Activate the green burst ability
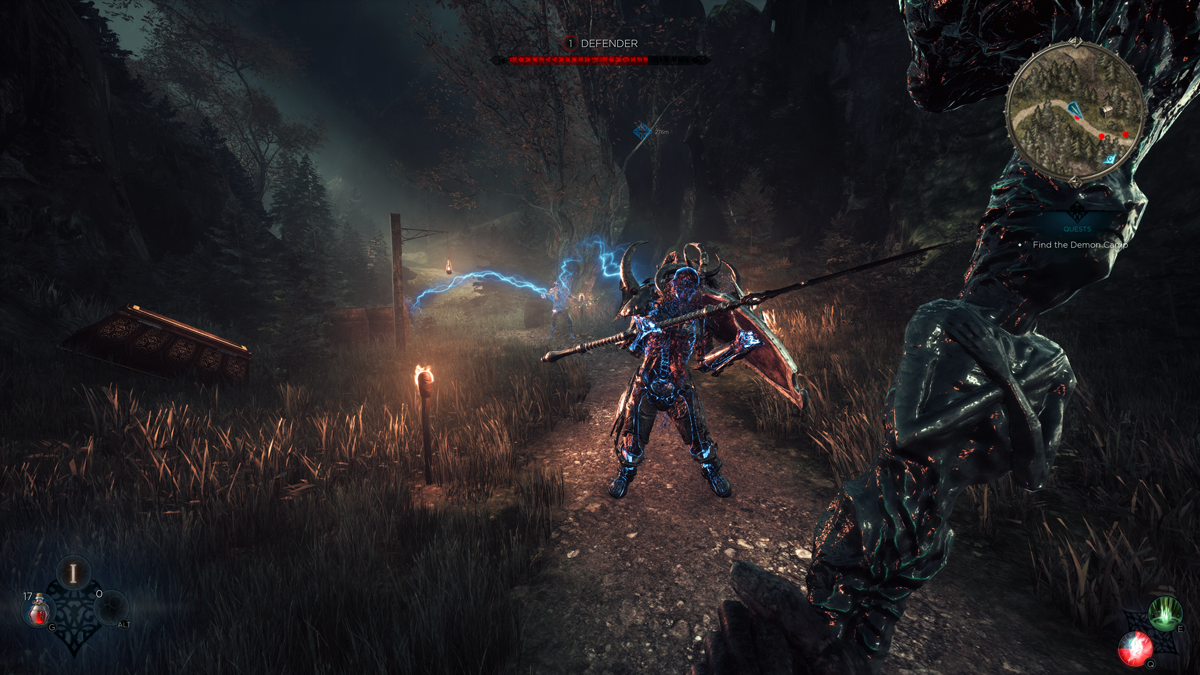The width and height of the screenshot is (1200, 675). [x=1164, y=612]
